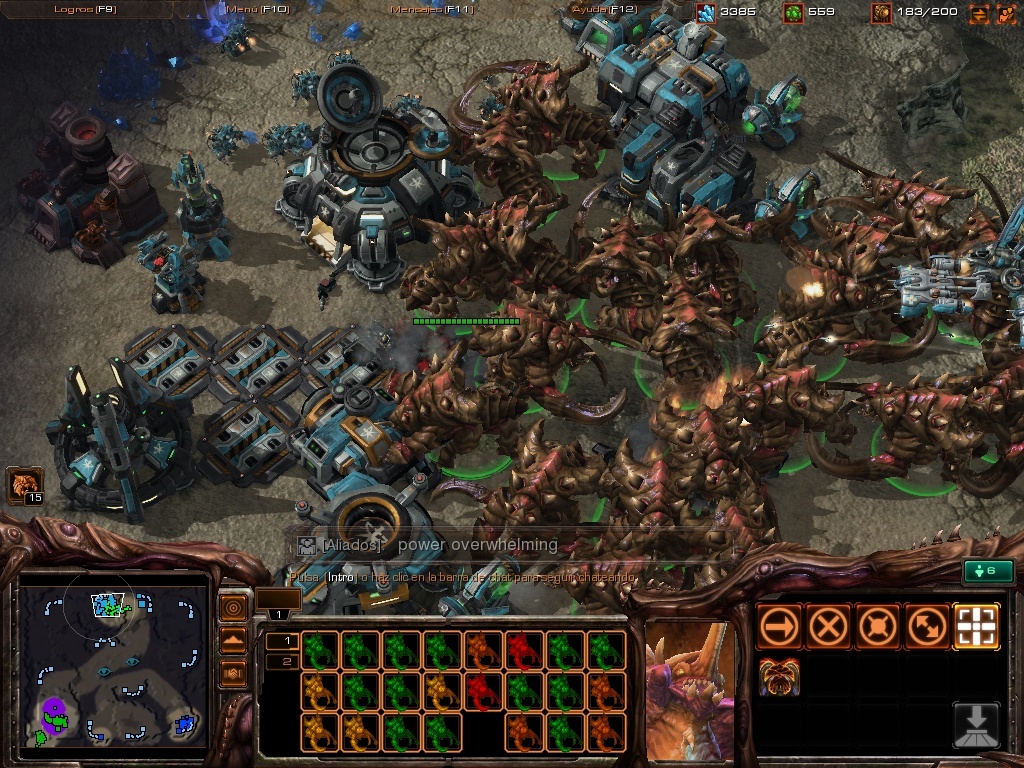Open the Menú (F10) game menu
Image resolution: width=1024 pixels, height=768 pixels.
point(257,9)
